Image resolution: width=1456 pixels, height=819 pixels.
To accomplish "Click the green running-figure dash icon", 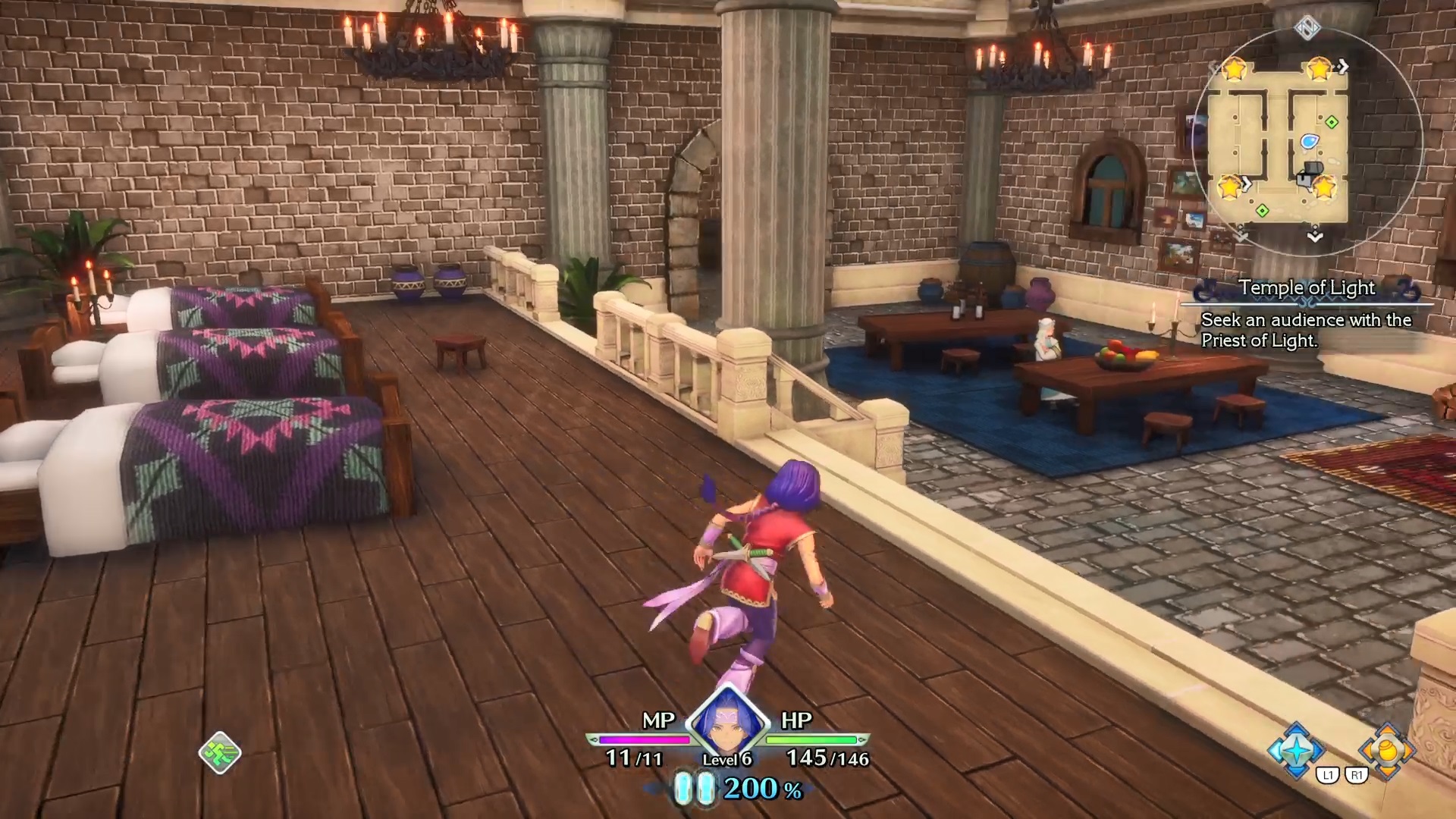I will click(220, 753).
